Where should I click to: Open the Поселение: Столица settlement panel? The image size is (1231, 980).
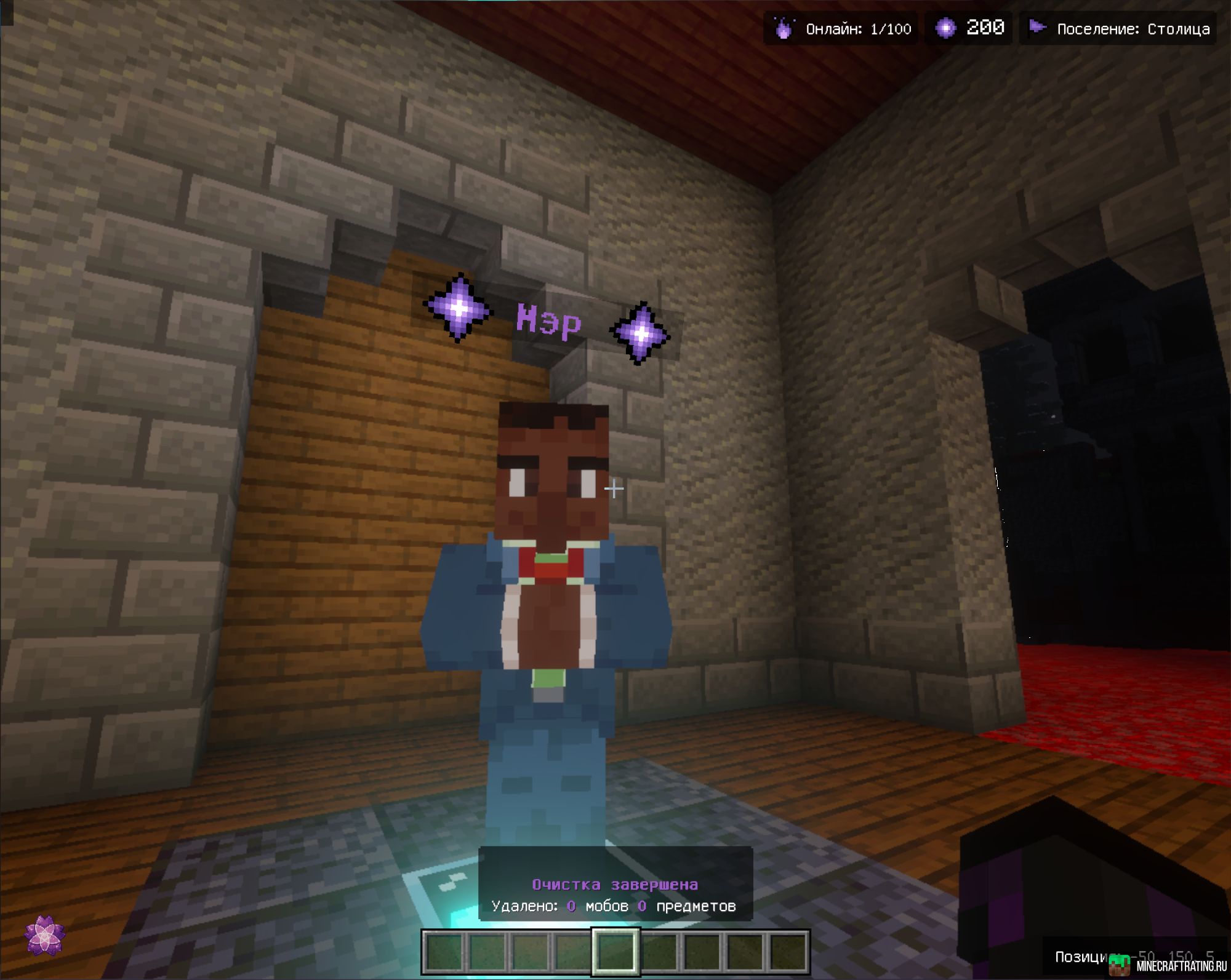click(x=1118, y=29)
